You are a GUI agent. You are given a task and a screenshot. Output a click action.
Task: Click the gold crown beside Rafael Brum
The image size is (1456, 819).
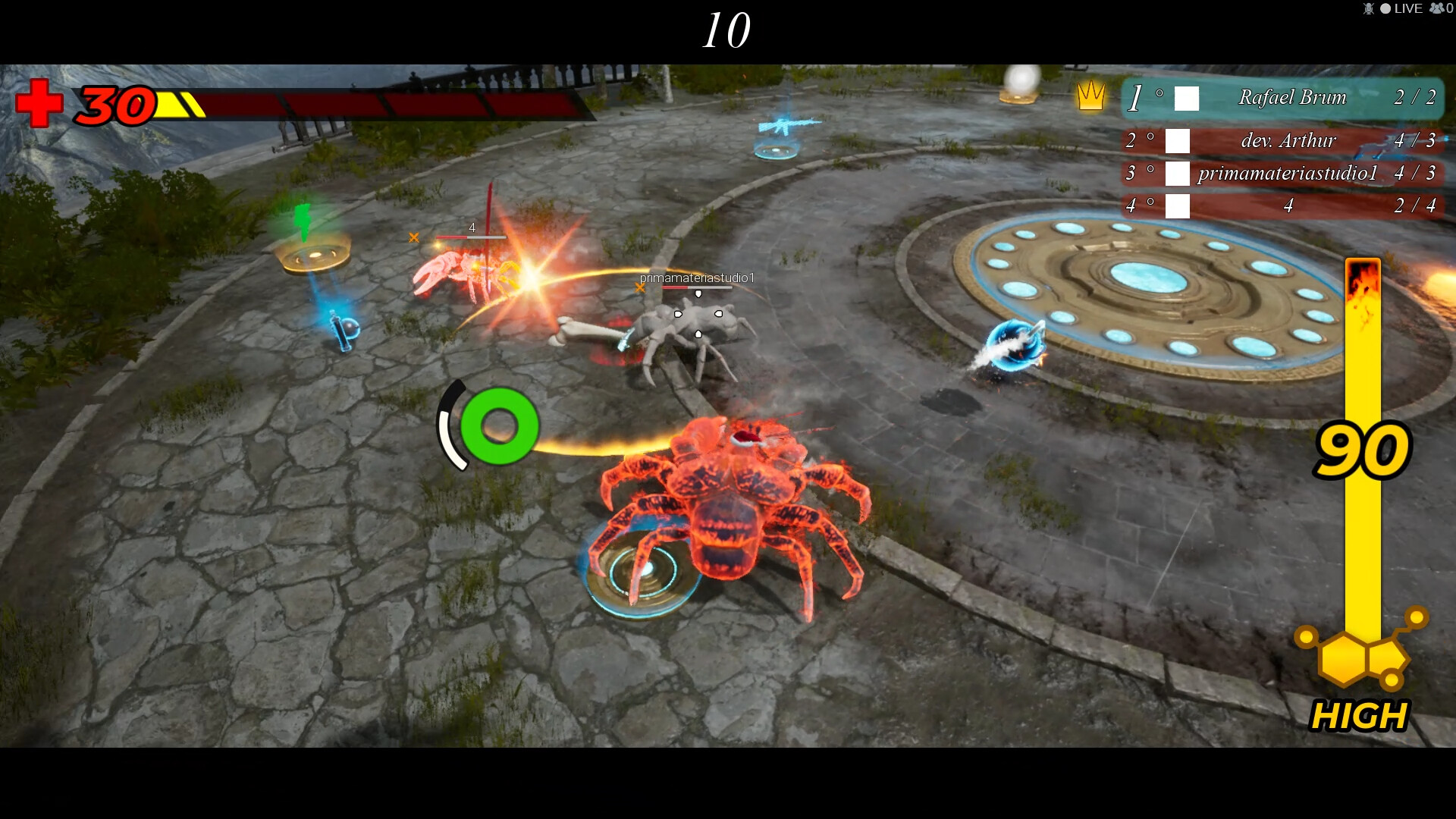1092,97
